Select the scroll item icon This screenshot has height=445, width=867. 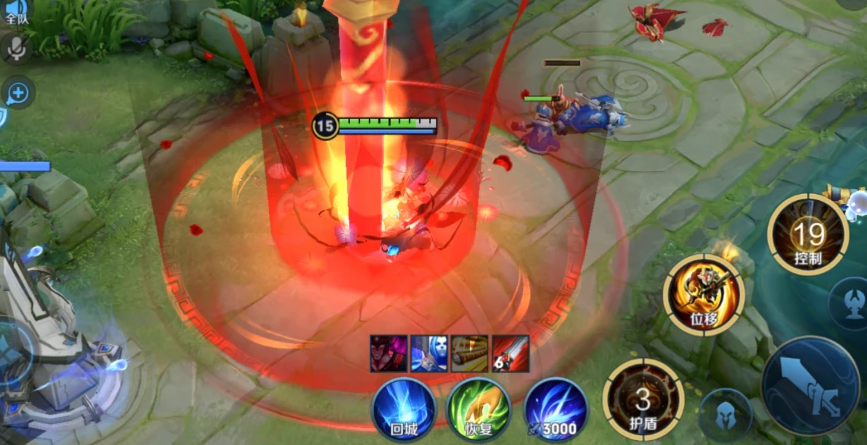click(x=469, y=354)
